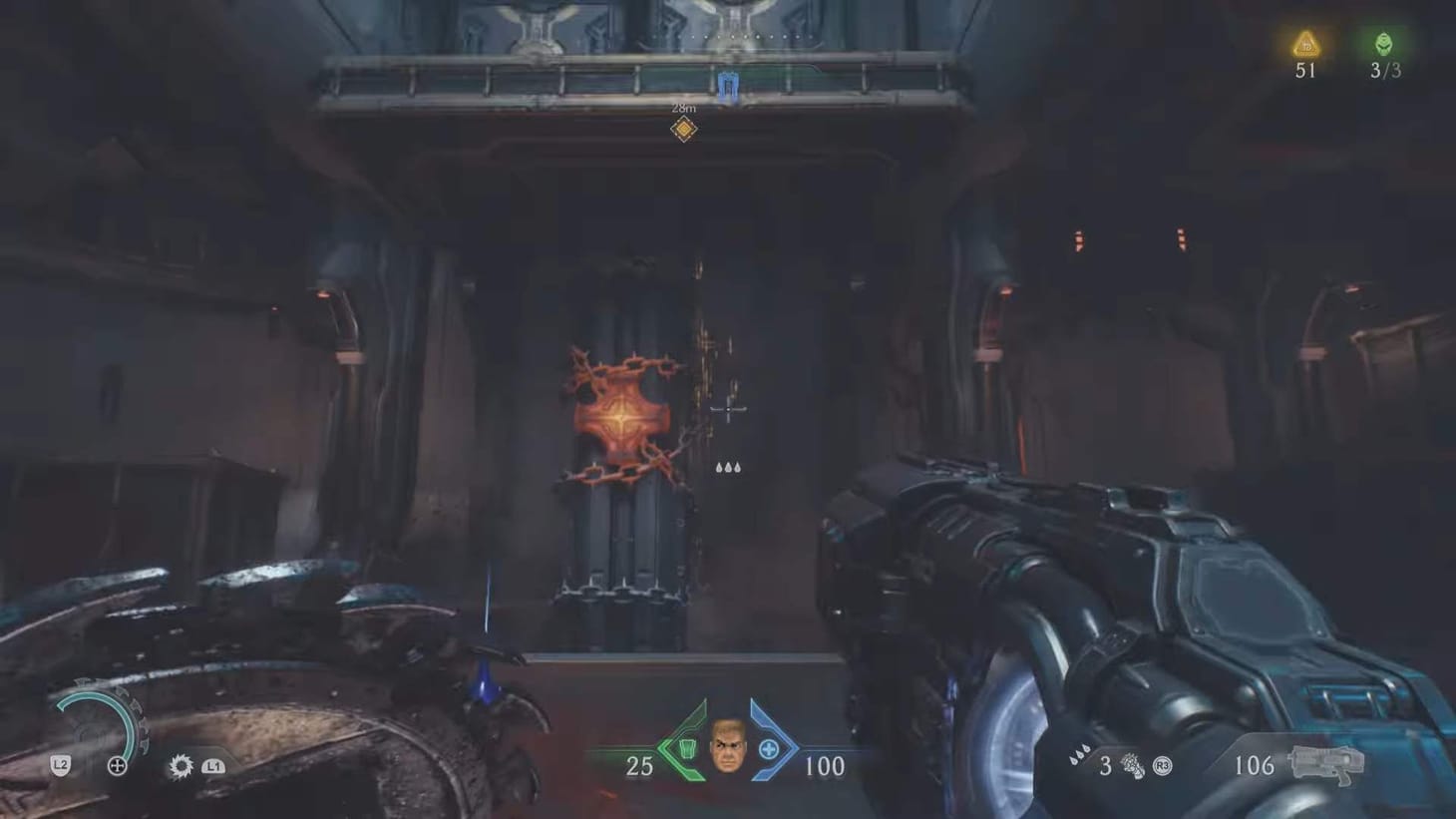Screen dimensions: 1456x819
Task: Click the diamond waypoint marker below 28m
Action: [683, 128]
